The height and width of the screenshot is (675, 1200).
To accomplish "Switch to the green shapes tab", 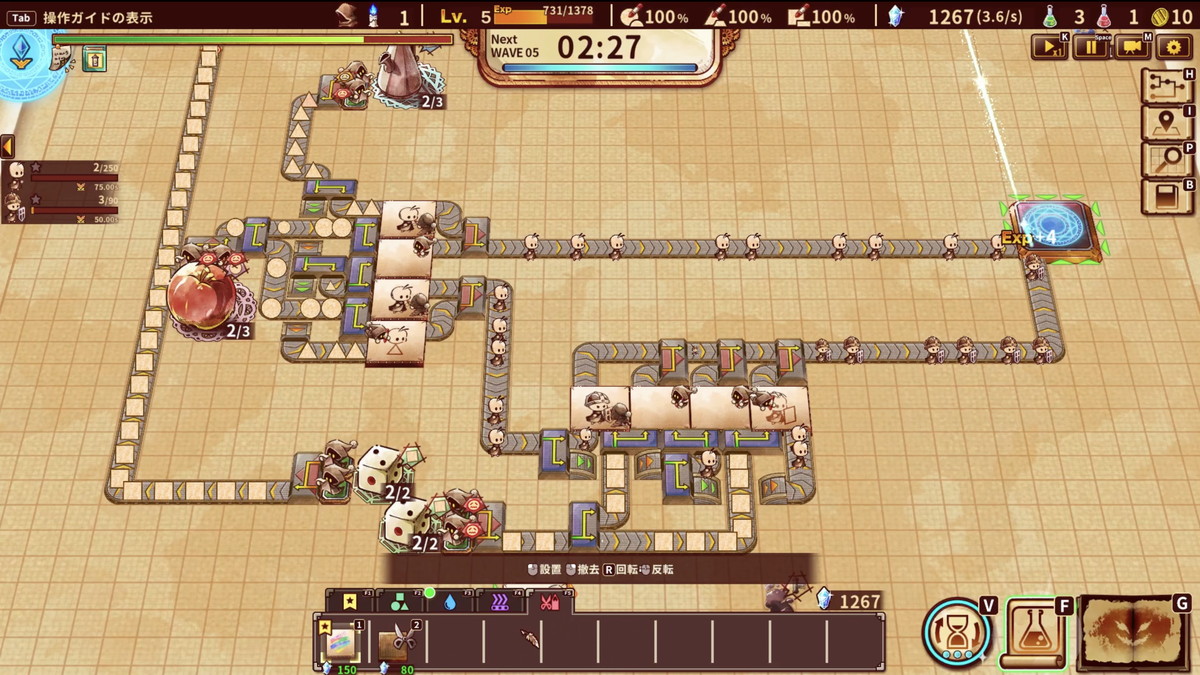I will tap(399, 602).
